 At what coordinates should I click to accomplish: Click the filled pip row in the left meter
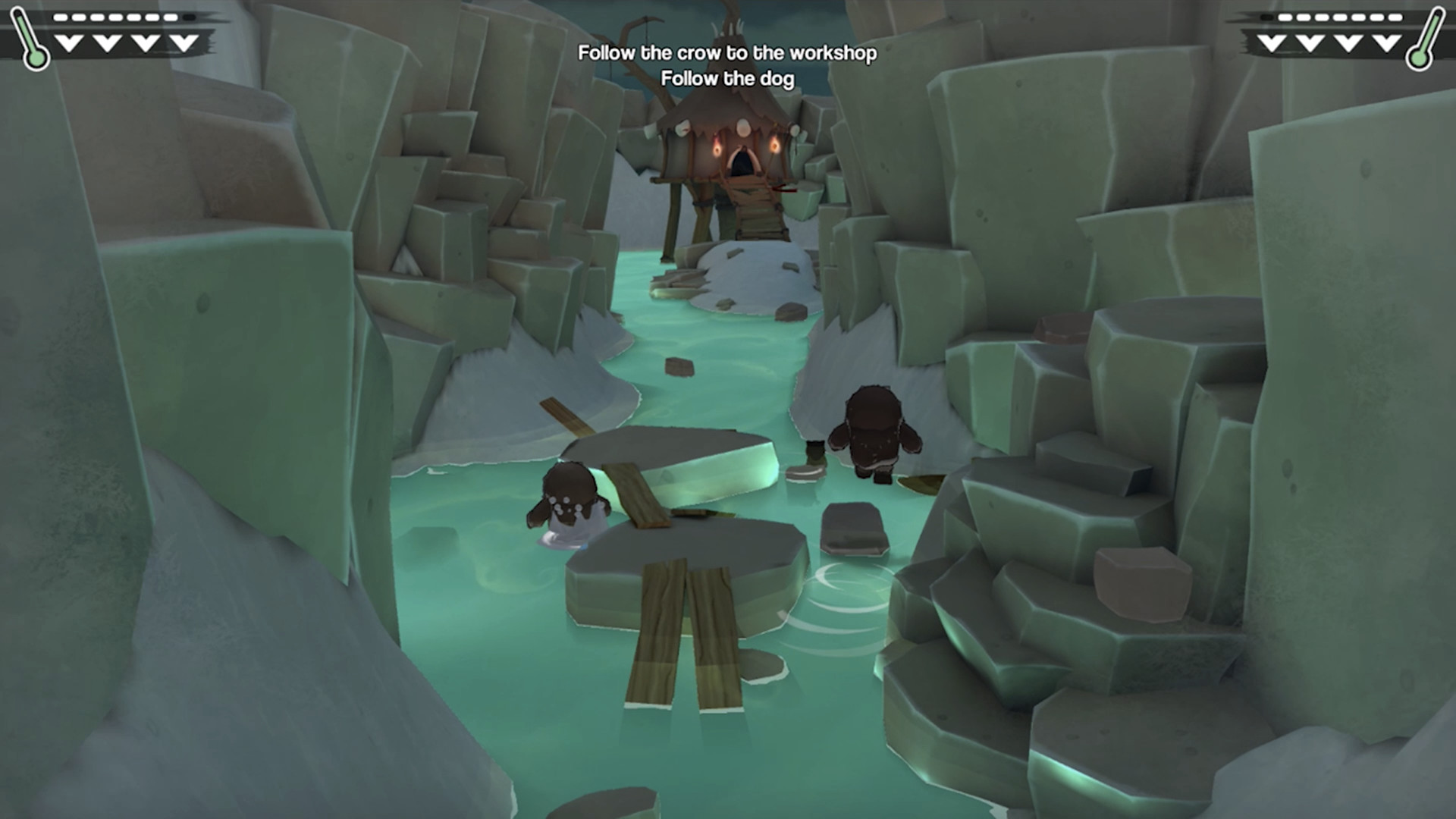click(114, 17)
